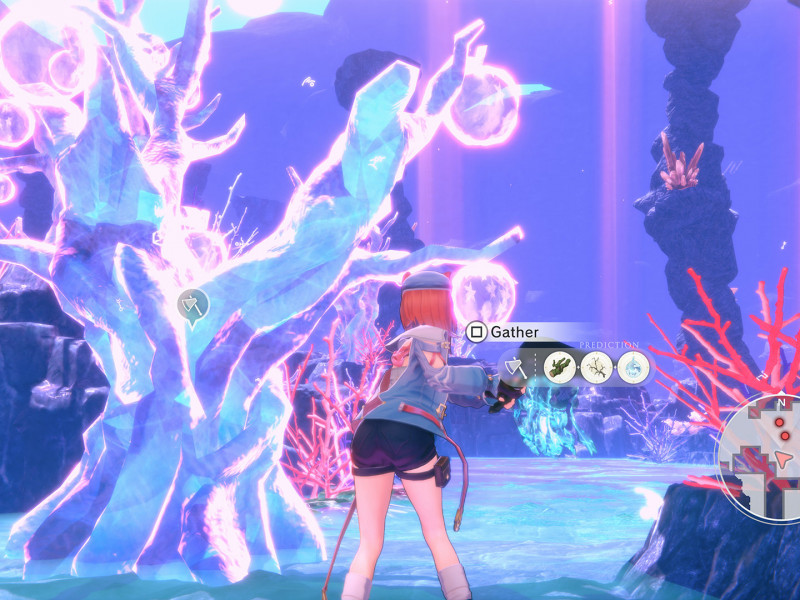The height and width of the screenshot is (600, 800).
Task: Inspect the blue water droplet prediction item
Action: (x=632, y=367)
